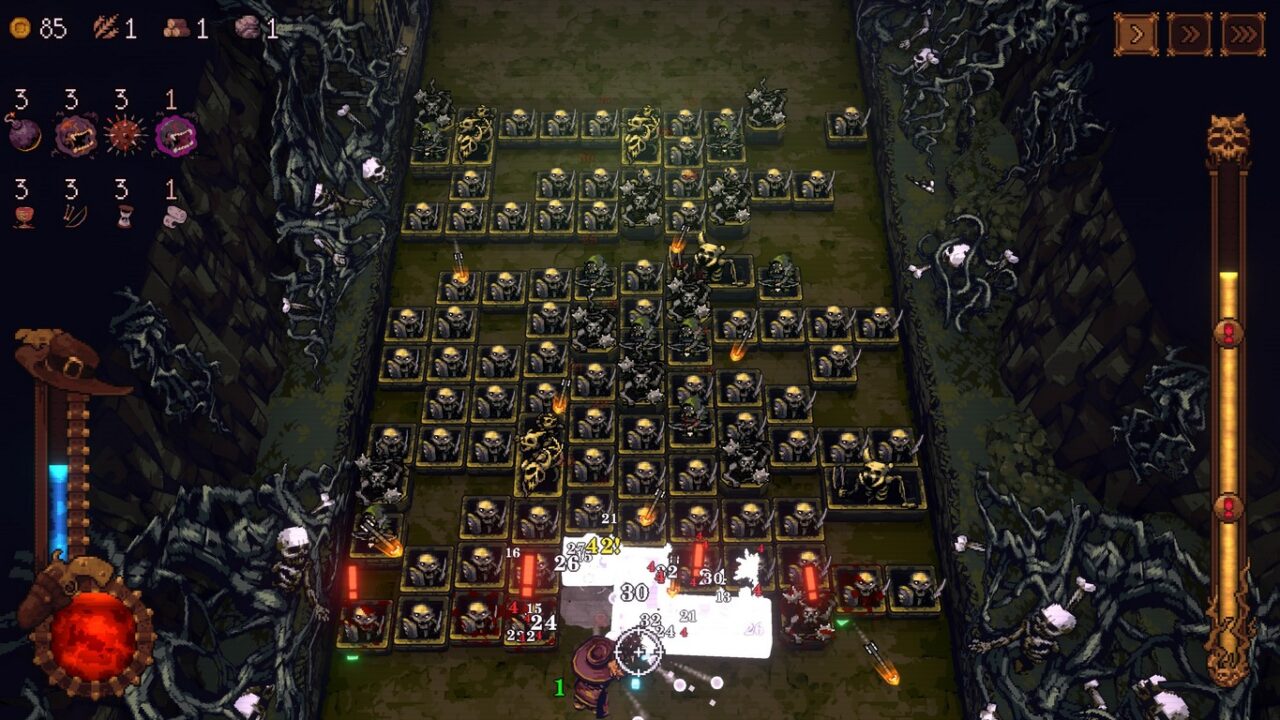Activate triple-arrow fastest speed

click(1242, 34)
